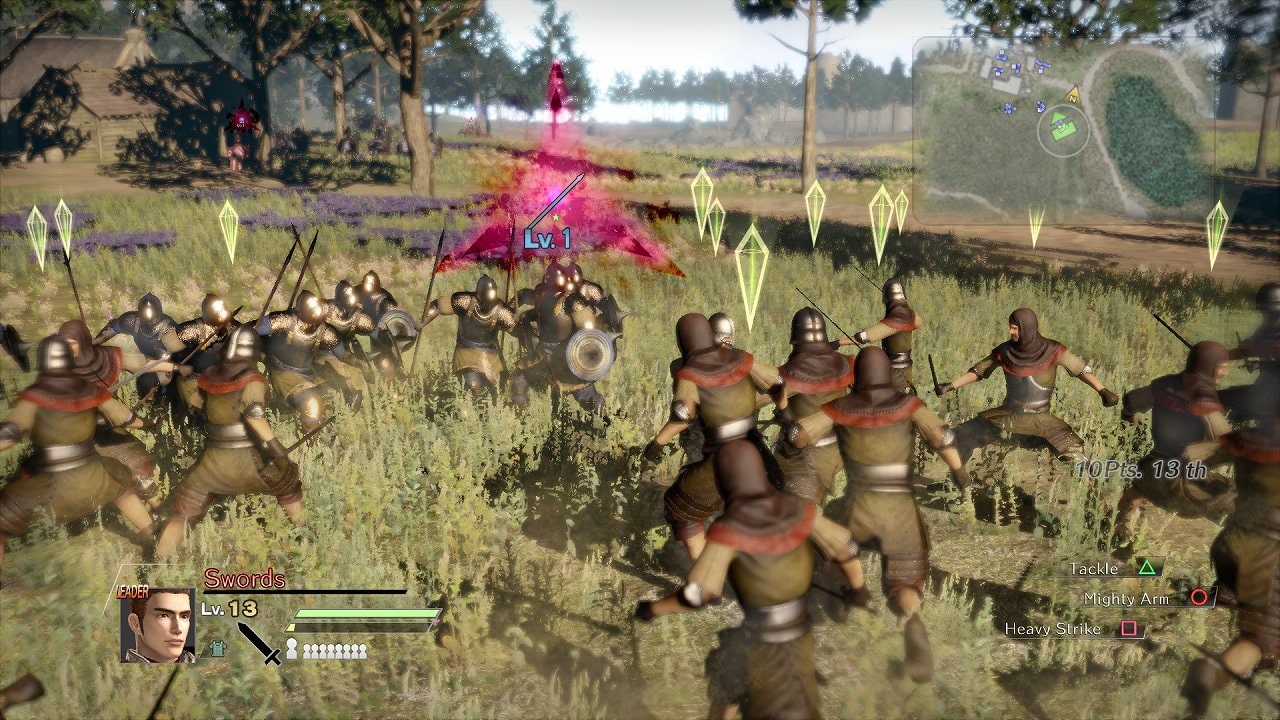Click the character portrait labeled LEADER
The image size is (1280, 720).
pos(157,626)
